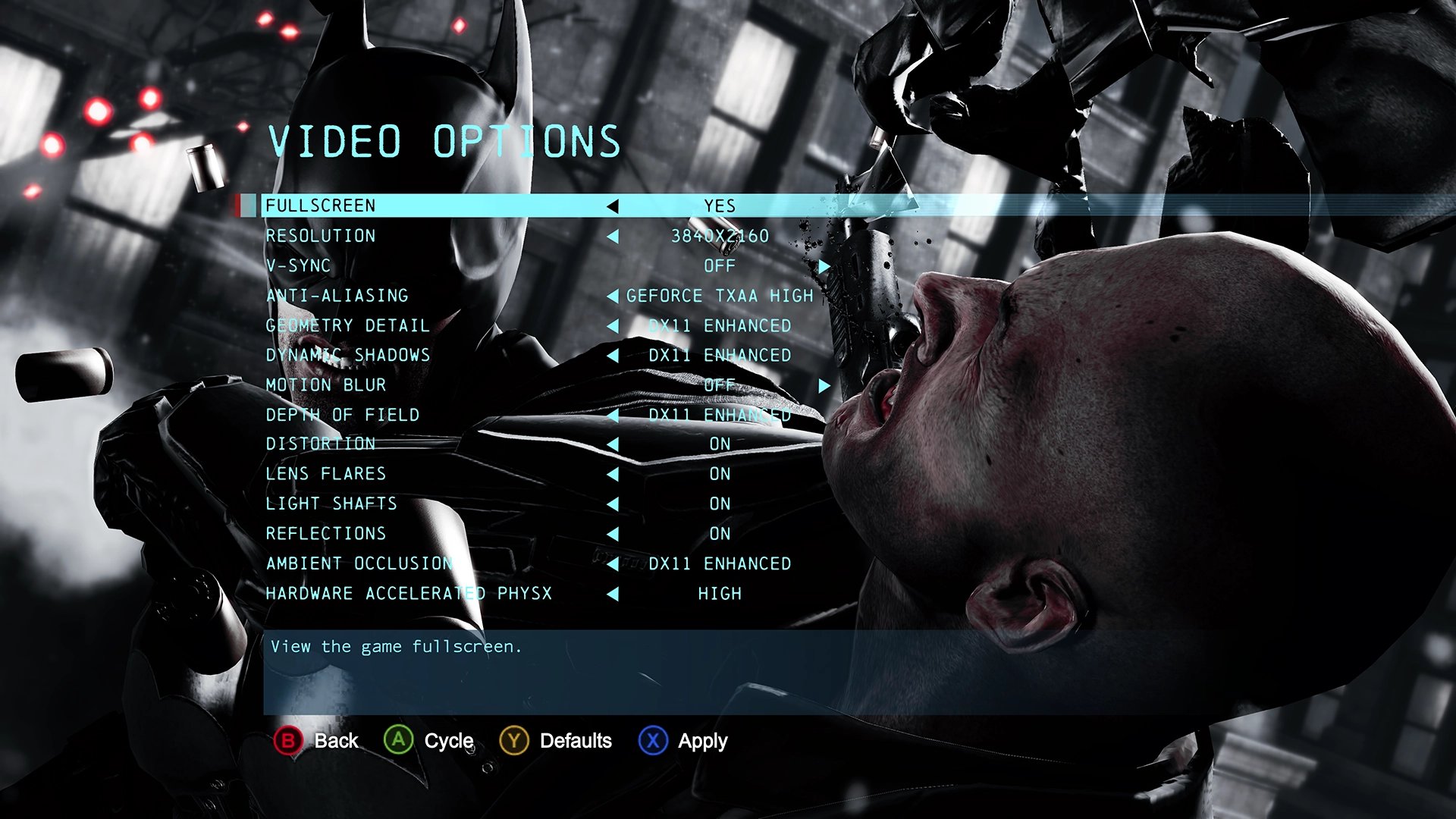Viewport: 1456px width, 819px height.
Task: Toggle Distortion off
Action: click(x=613, y=444)
